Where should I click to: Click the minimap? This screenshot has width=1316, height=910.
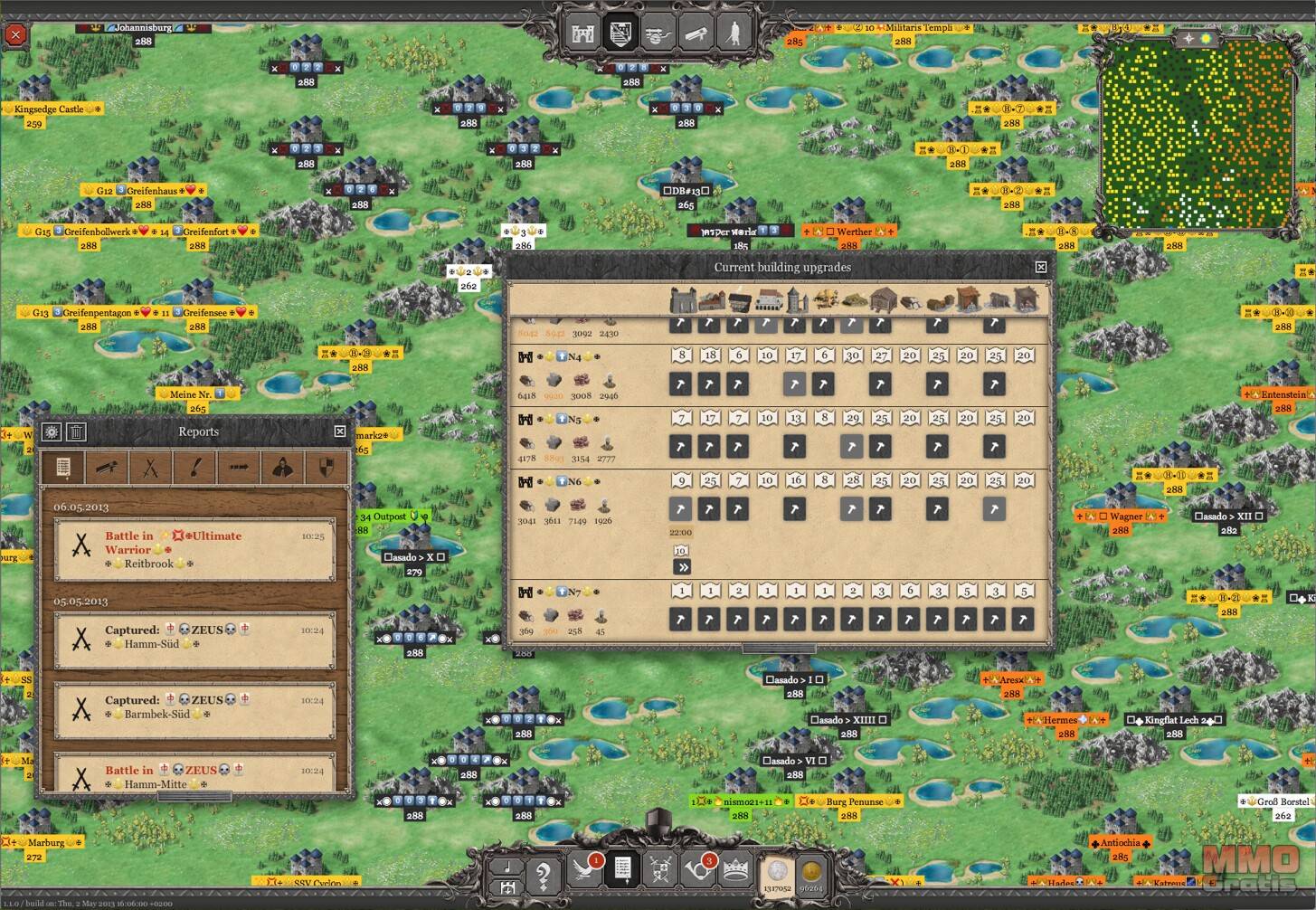pyautogui.click(x=1195, y=133)
